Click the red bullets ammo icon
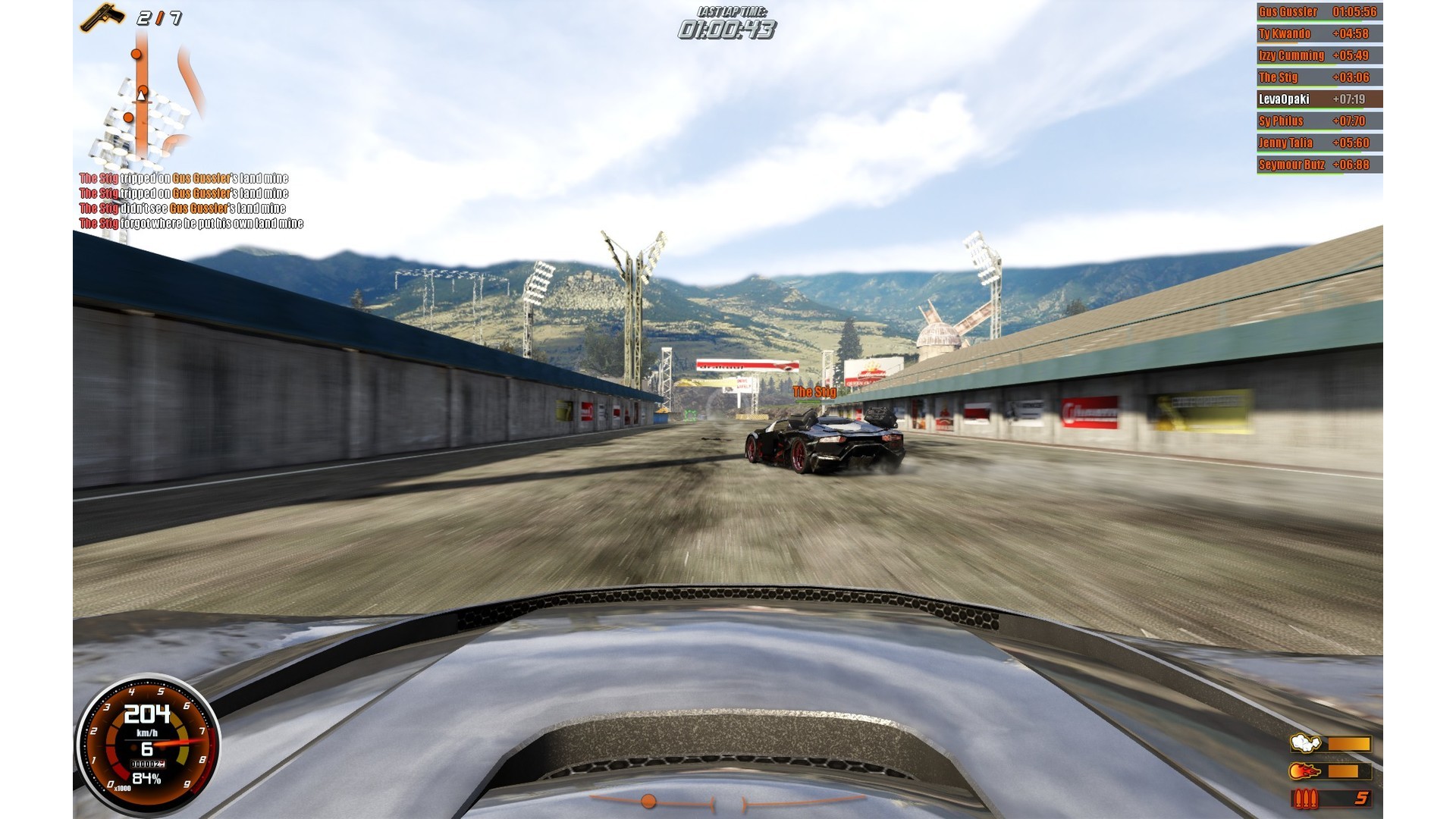 click(x=1305, y=799)
